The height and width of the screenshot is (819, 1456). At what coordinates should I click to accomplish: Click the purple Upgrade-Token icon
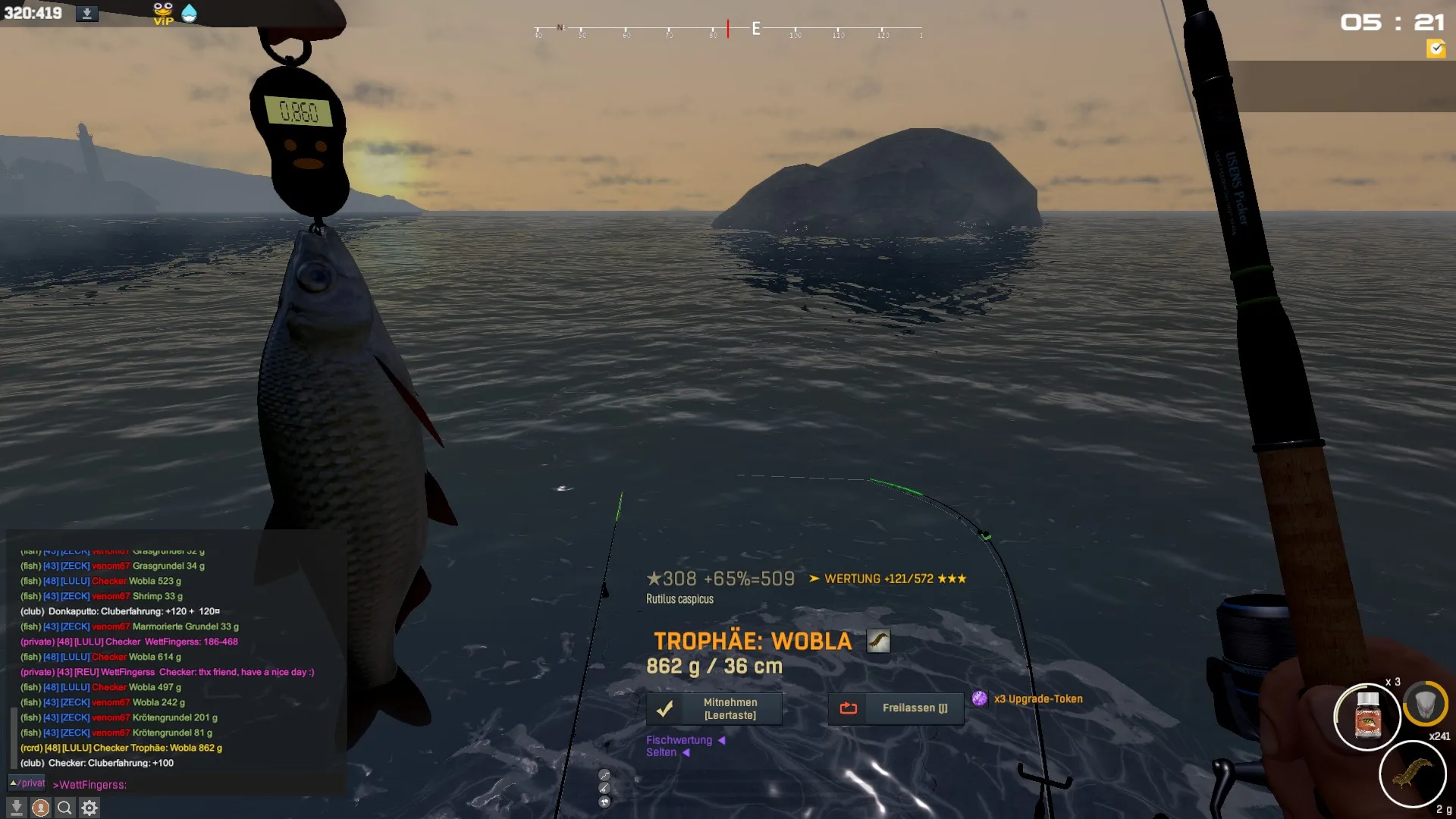click(x=980, y=698)
